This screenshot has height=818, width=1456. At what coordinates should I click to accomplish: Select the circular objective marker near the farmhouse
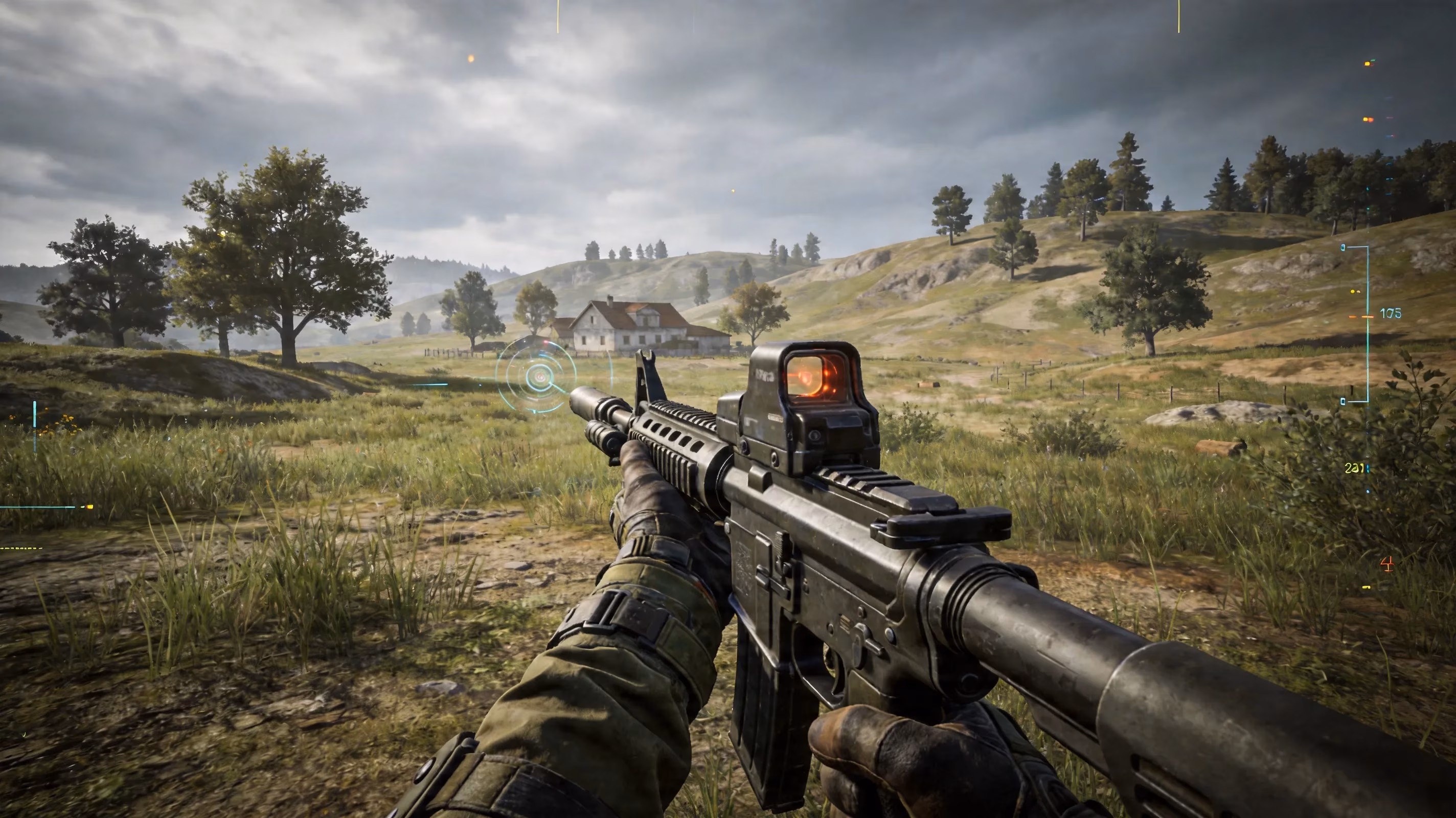click(540, 377)
